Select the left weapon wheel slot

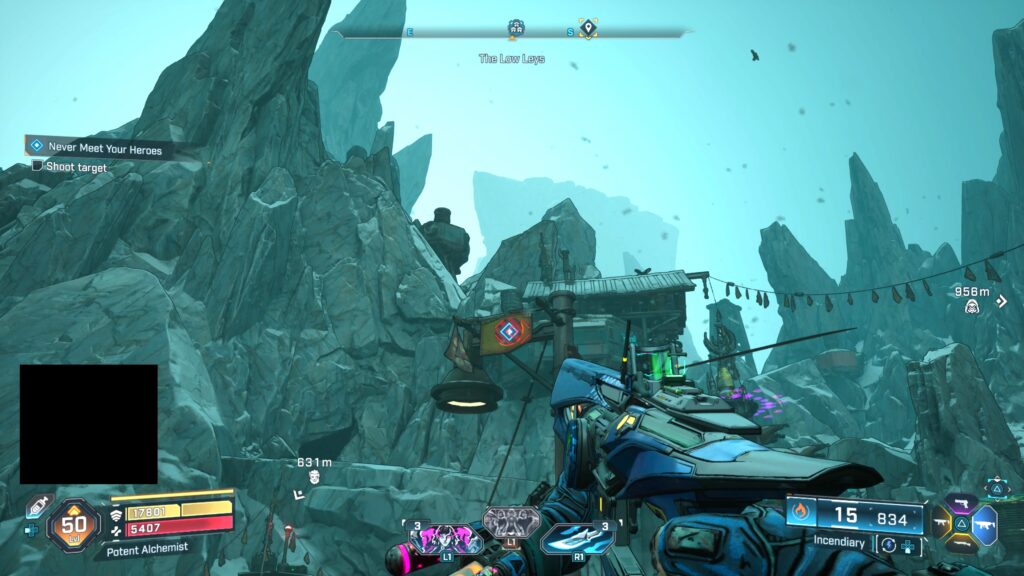pyautogui.click(x=942, y=522)
